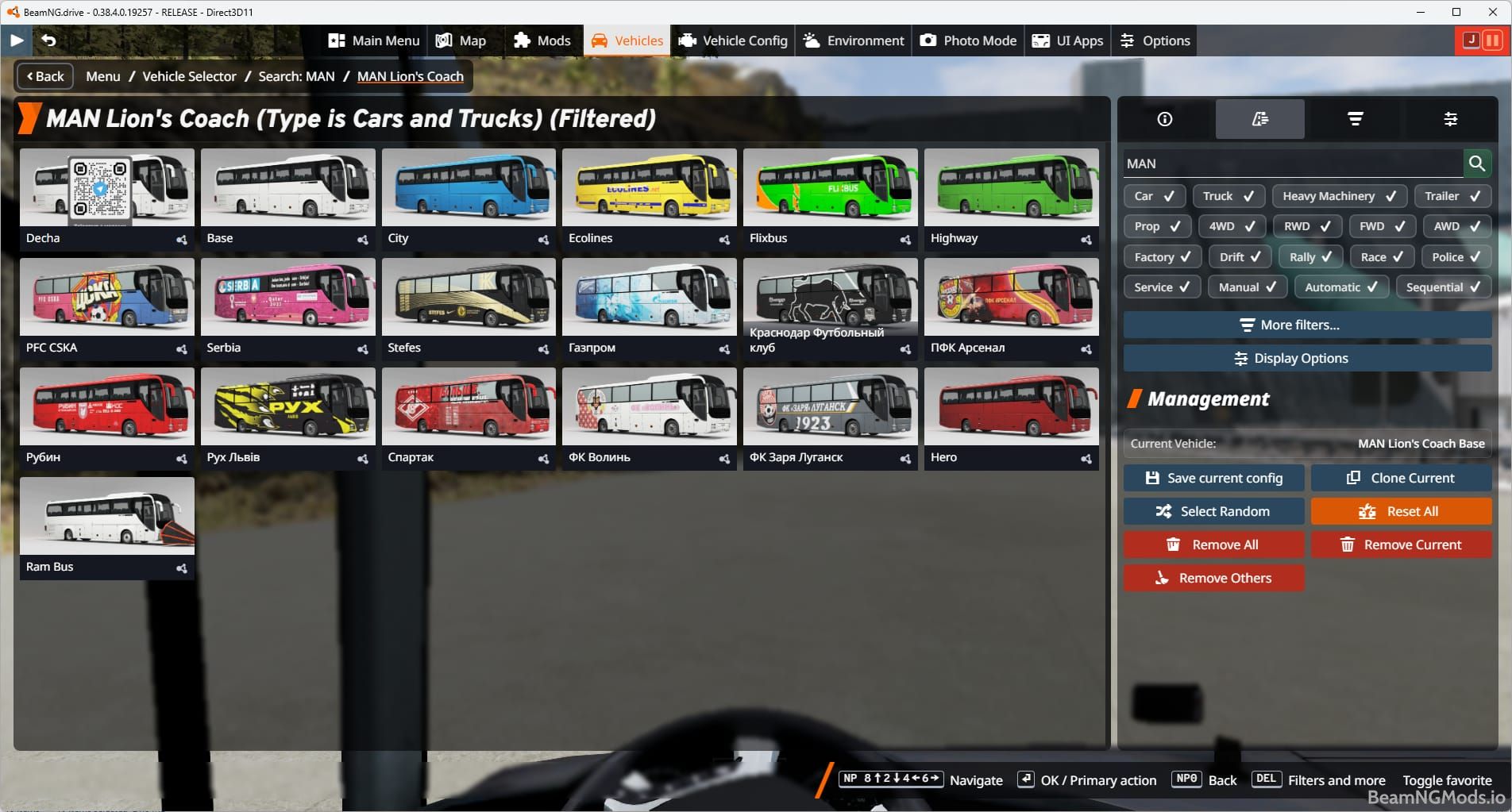Click the pause simulation icon top-right
Viewport: 1512px width, 812px height.
click(x=1494, y=39)
